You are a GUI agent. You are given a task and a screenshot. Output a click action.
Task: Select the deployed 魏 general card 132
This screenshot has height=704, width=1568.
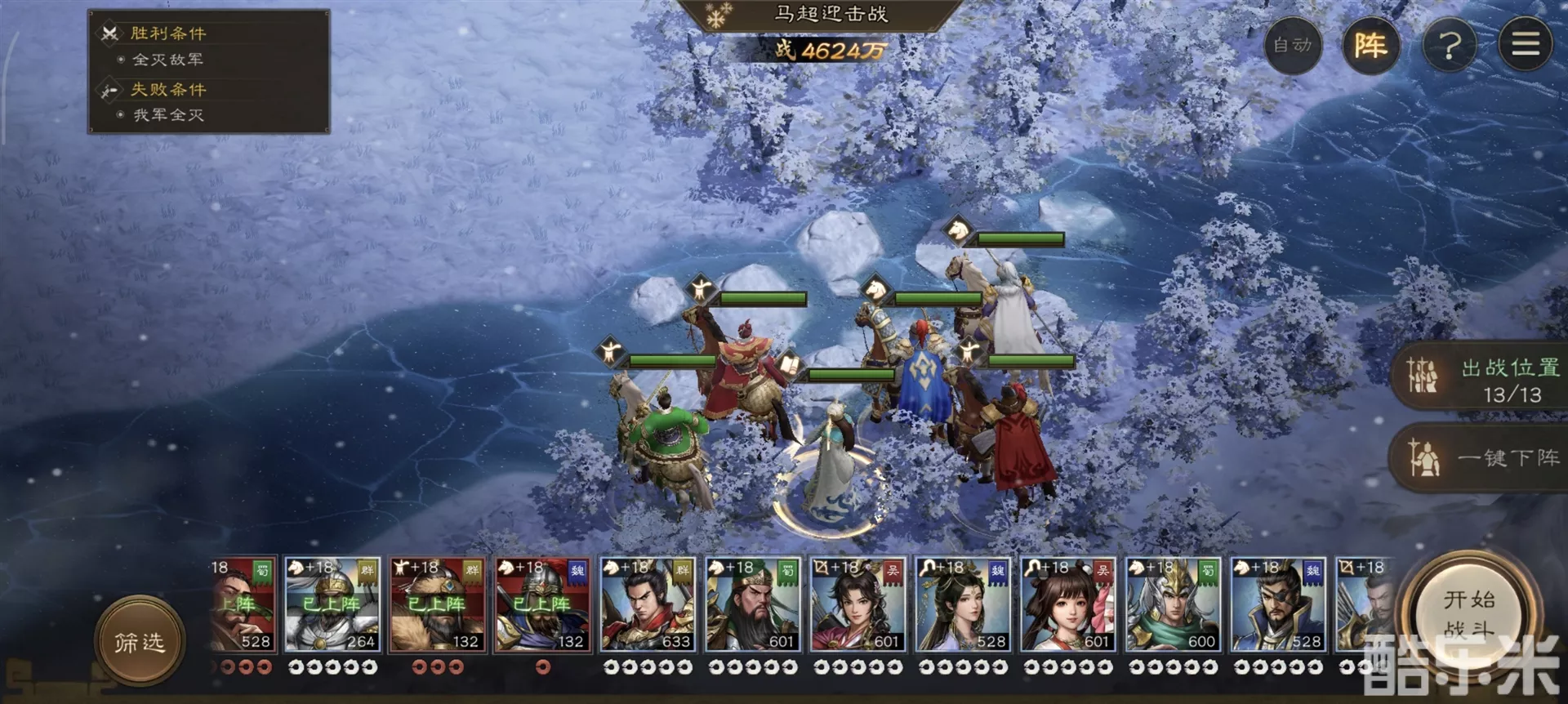(542, 605)
